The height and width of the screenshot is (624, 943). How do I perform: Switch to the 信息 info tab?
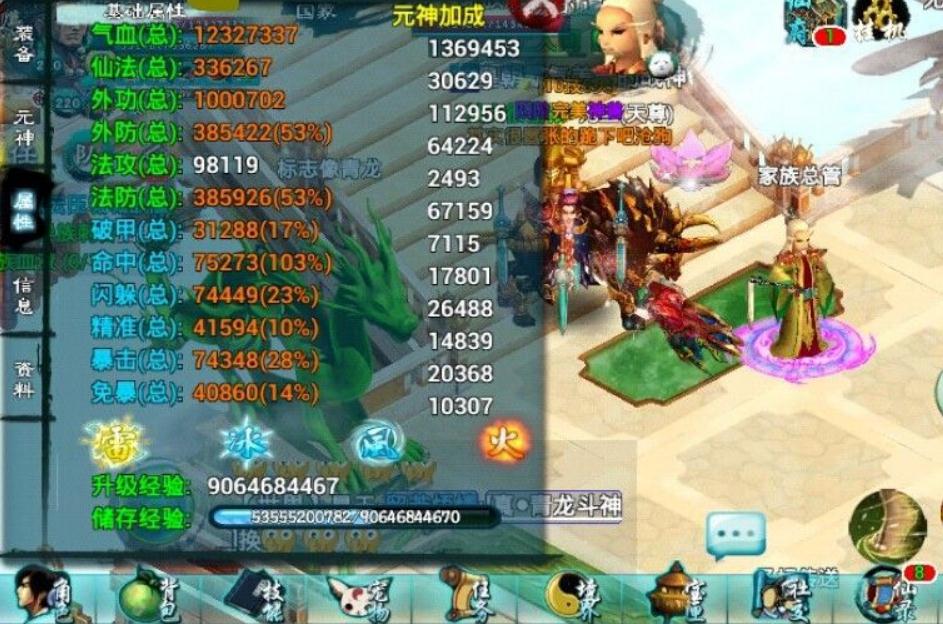(23, 295)
